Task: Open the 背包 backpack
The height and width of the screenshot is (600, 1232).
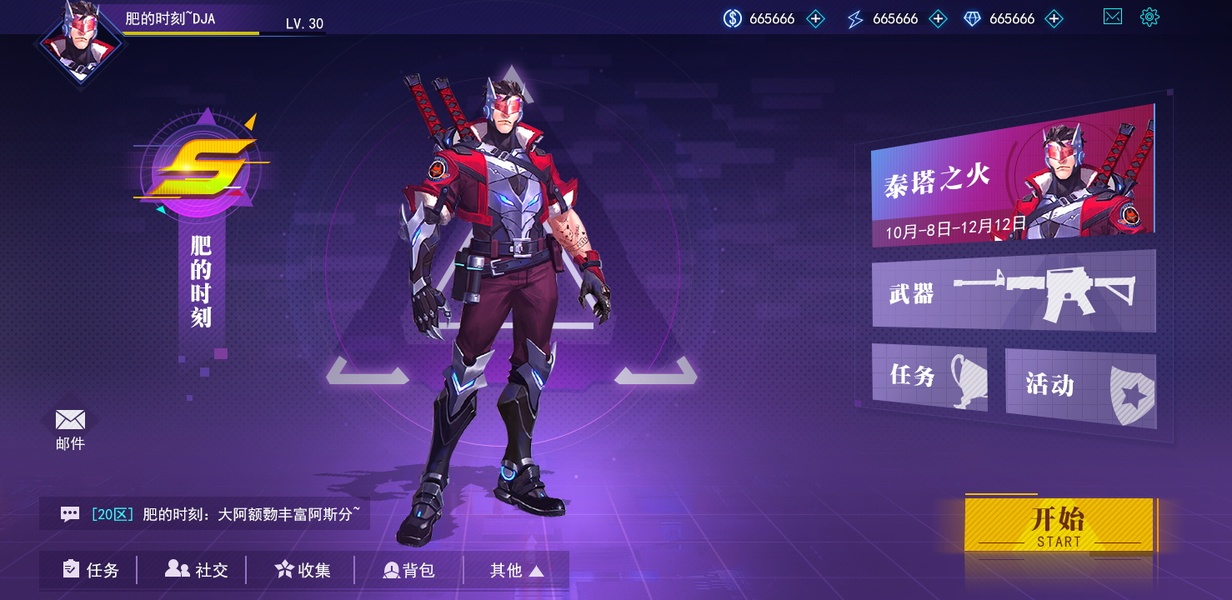Action: pos(409,570)
